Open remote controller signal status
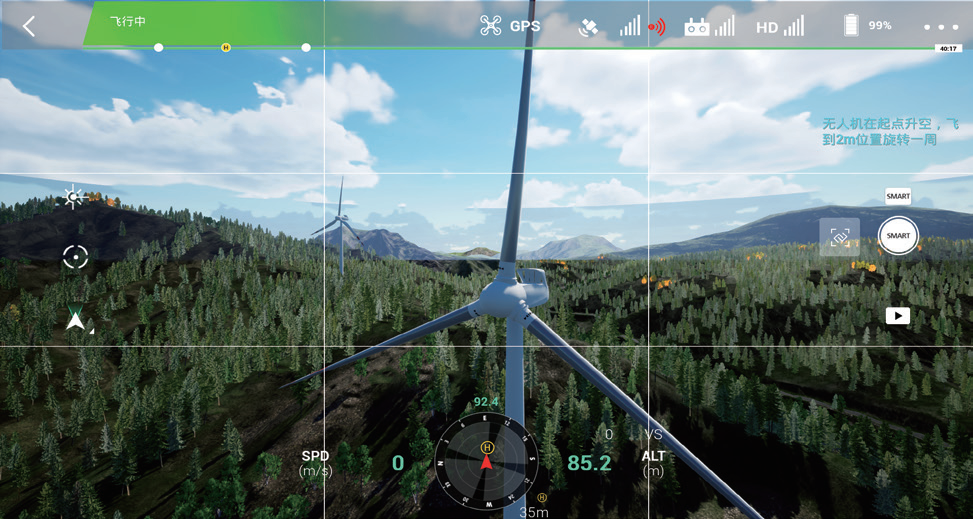The width and height of the screenshot is (973, 519). coord(709,26)
